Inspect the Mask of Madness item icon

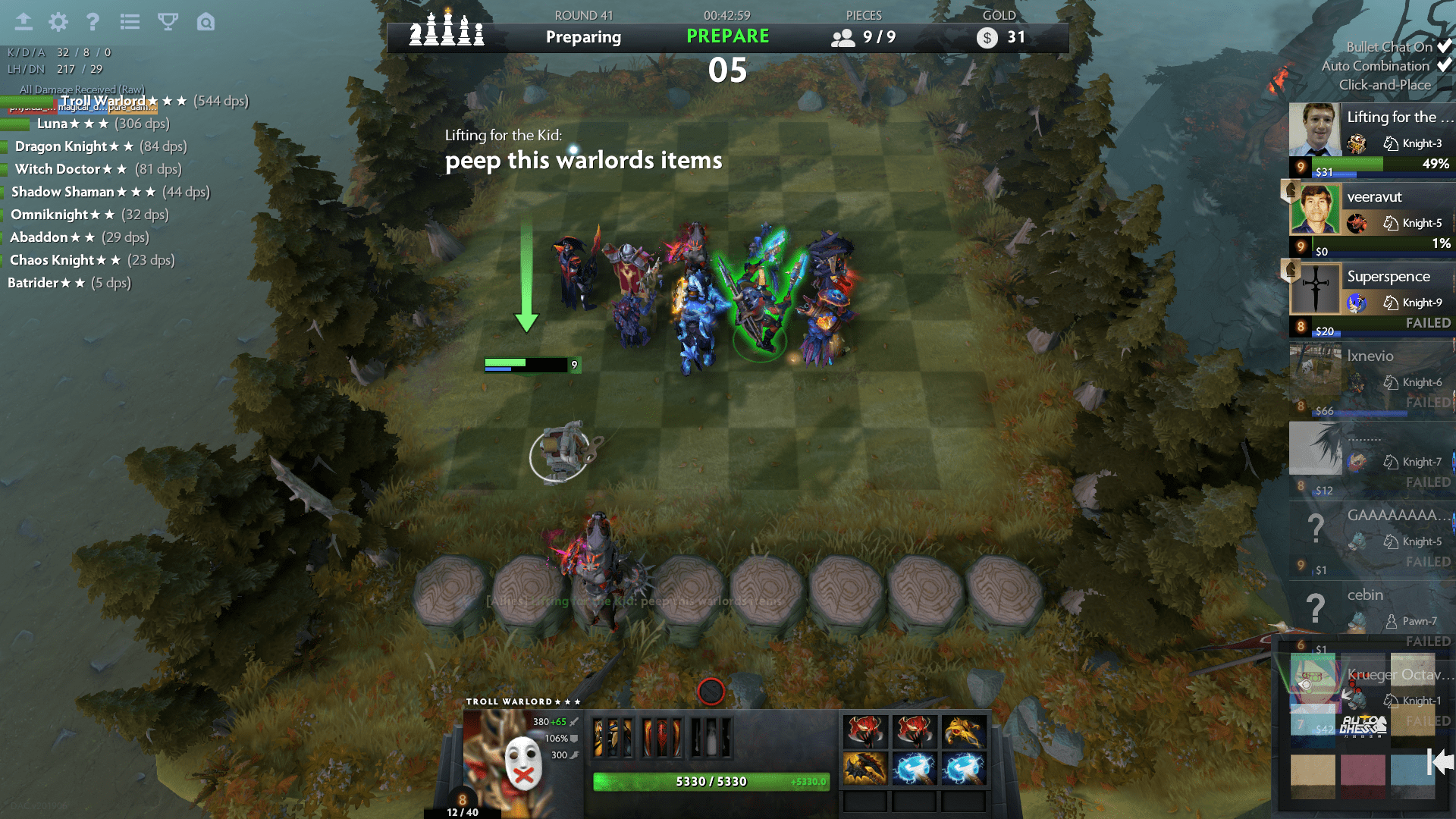pos(866,730)
